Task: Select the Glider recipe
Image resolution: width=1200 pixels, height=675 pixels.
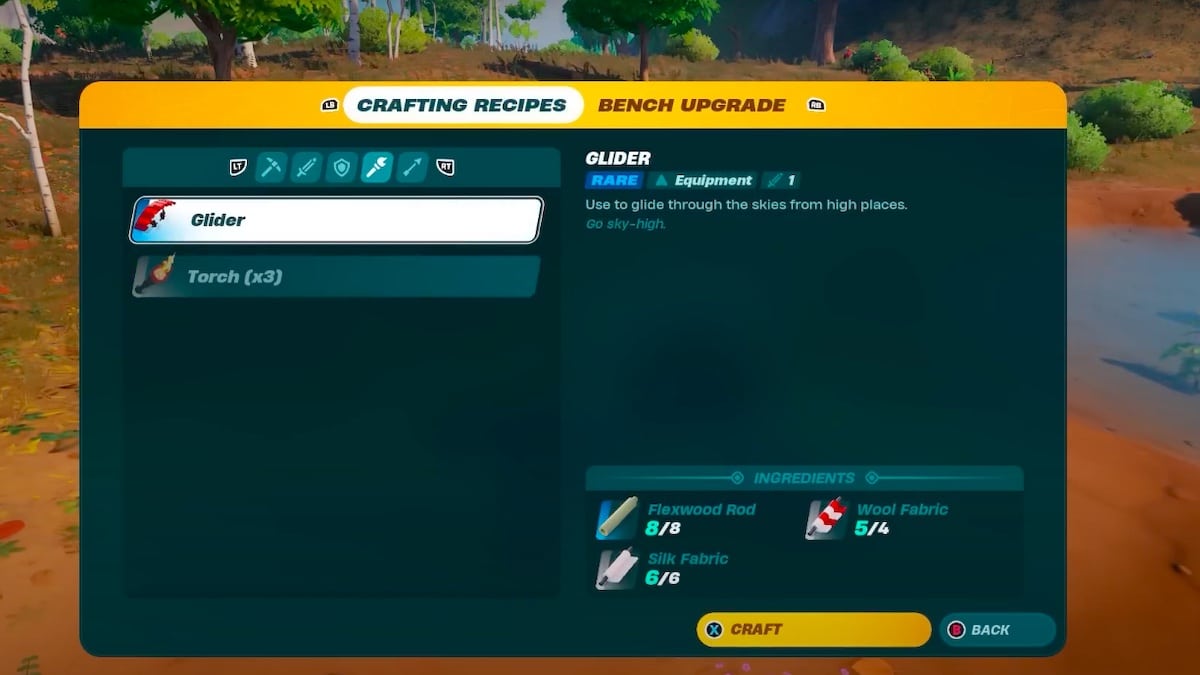Action: 336,220
